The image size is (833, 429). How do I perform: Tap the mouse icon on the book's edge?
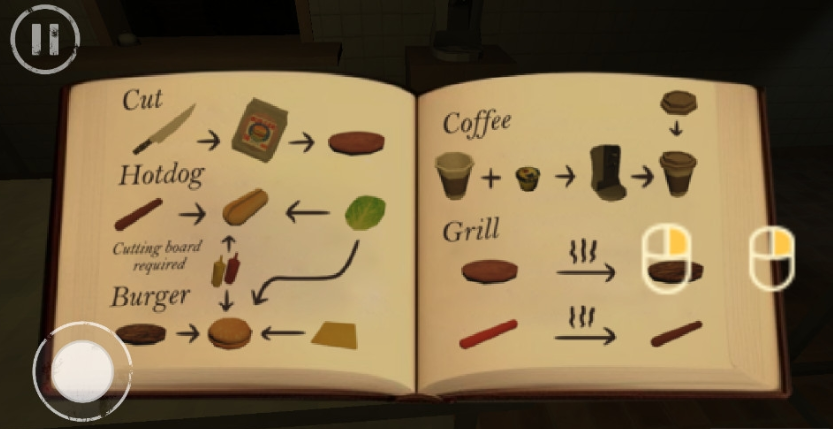pos(772,257)
